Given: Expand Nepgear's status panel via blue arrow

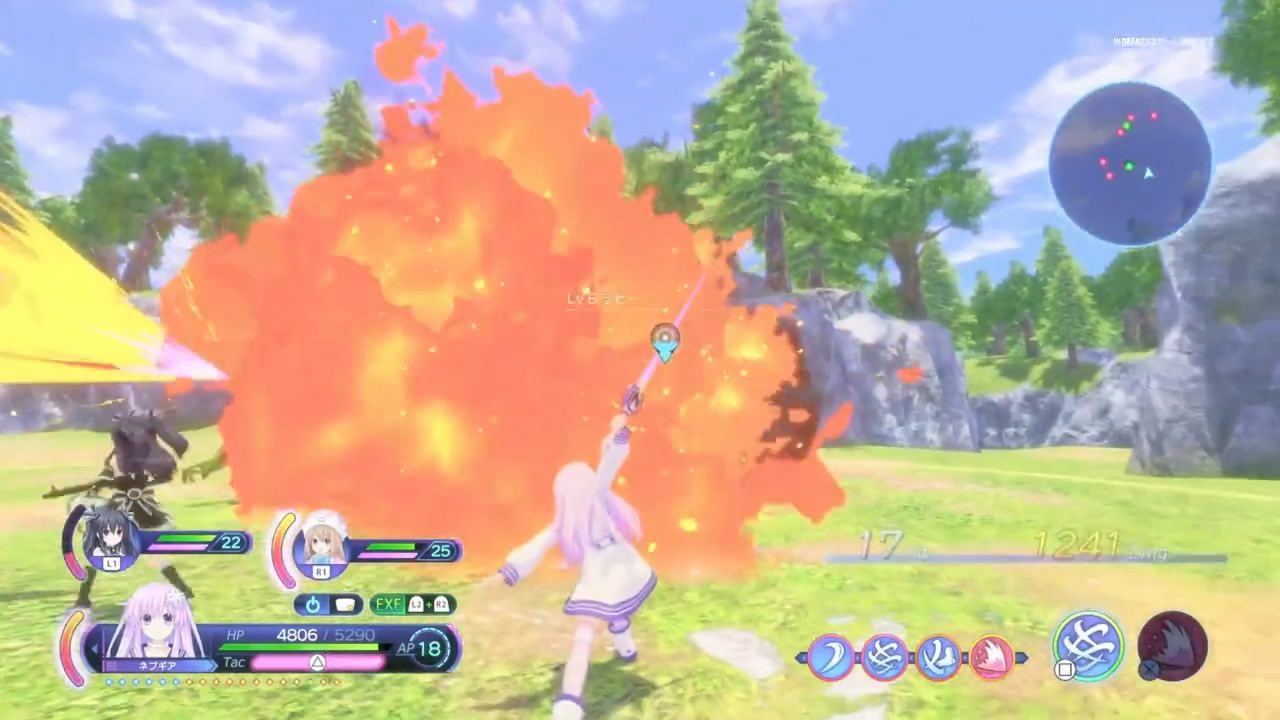Looking at the screenshot, I should pos(94,646).
